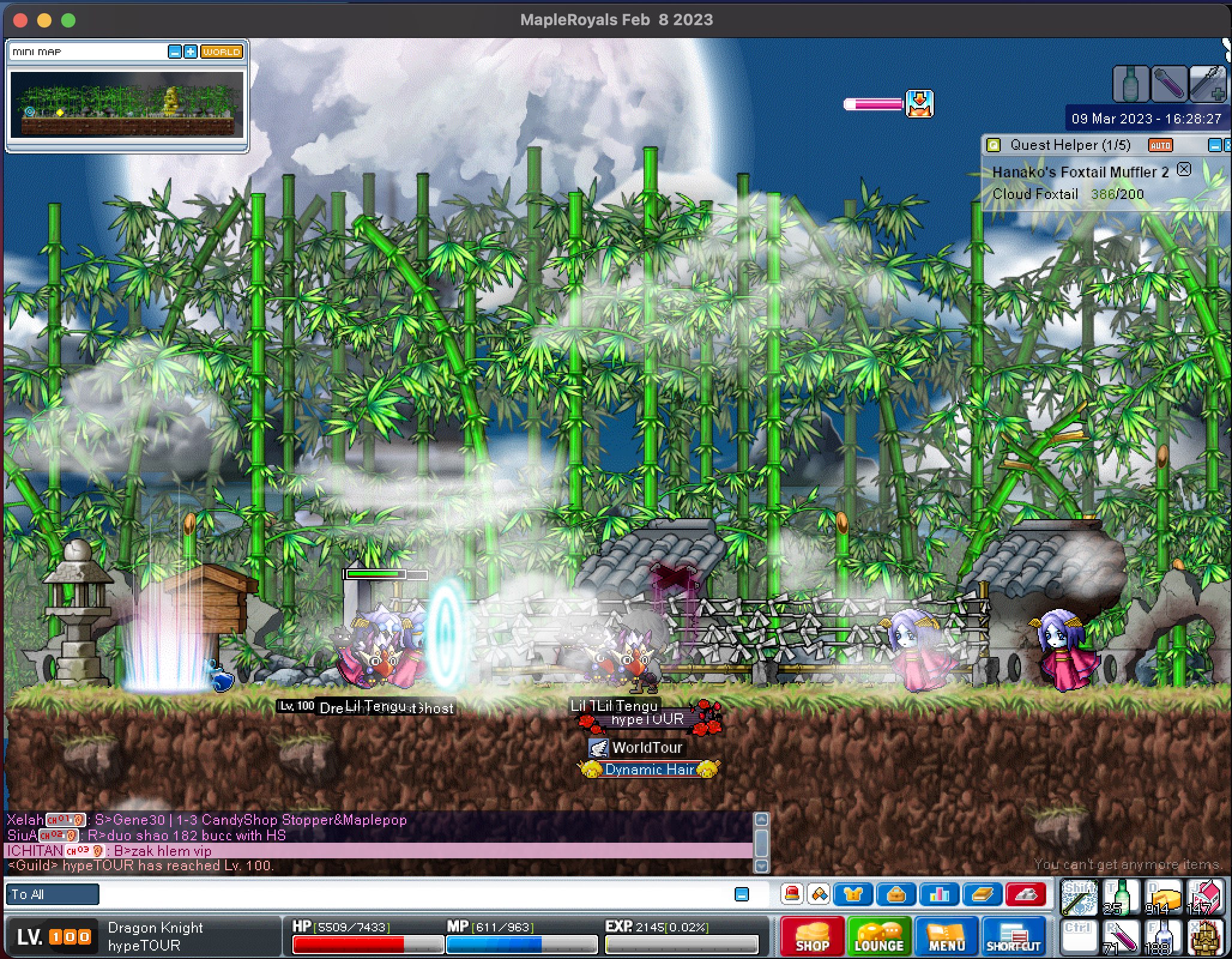Screen dimensions: 1232x959
Task: Open the inventory bag icon button
Action: [x=896, y=895]
